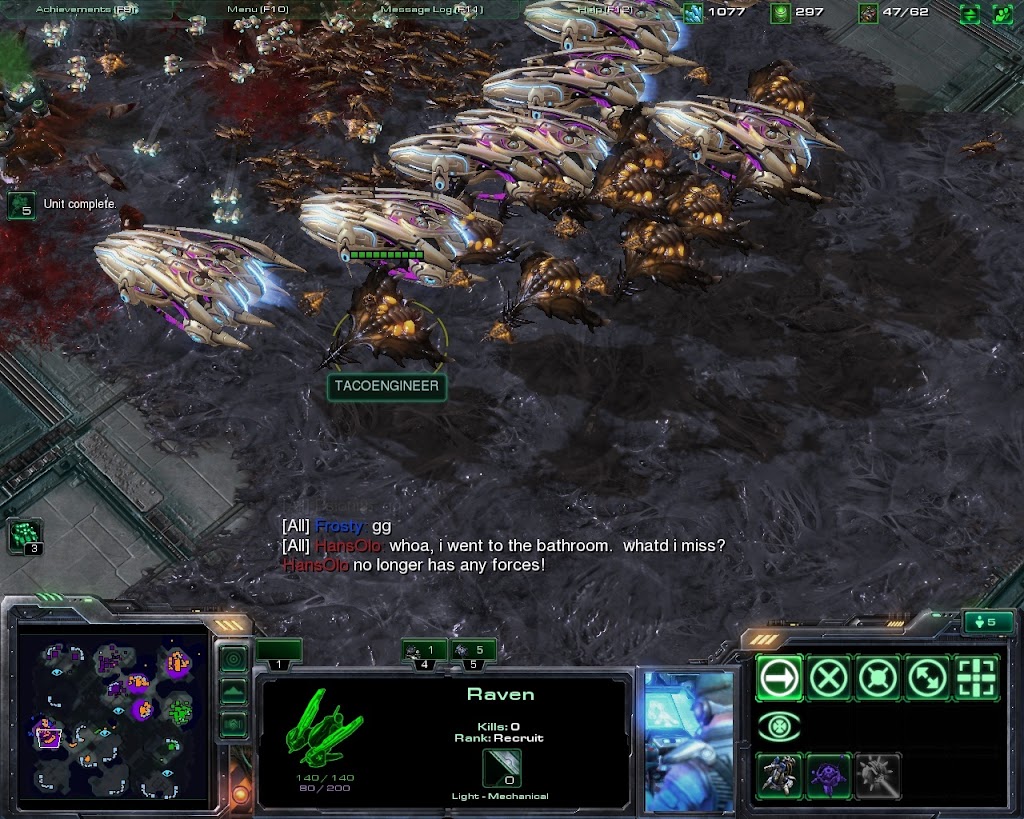
Task: Issue the Stop command
Action: tap(828, 679)
